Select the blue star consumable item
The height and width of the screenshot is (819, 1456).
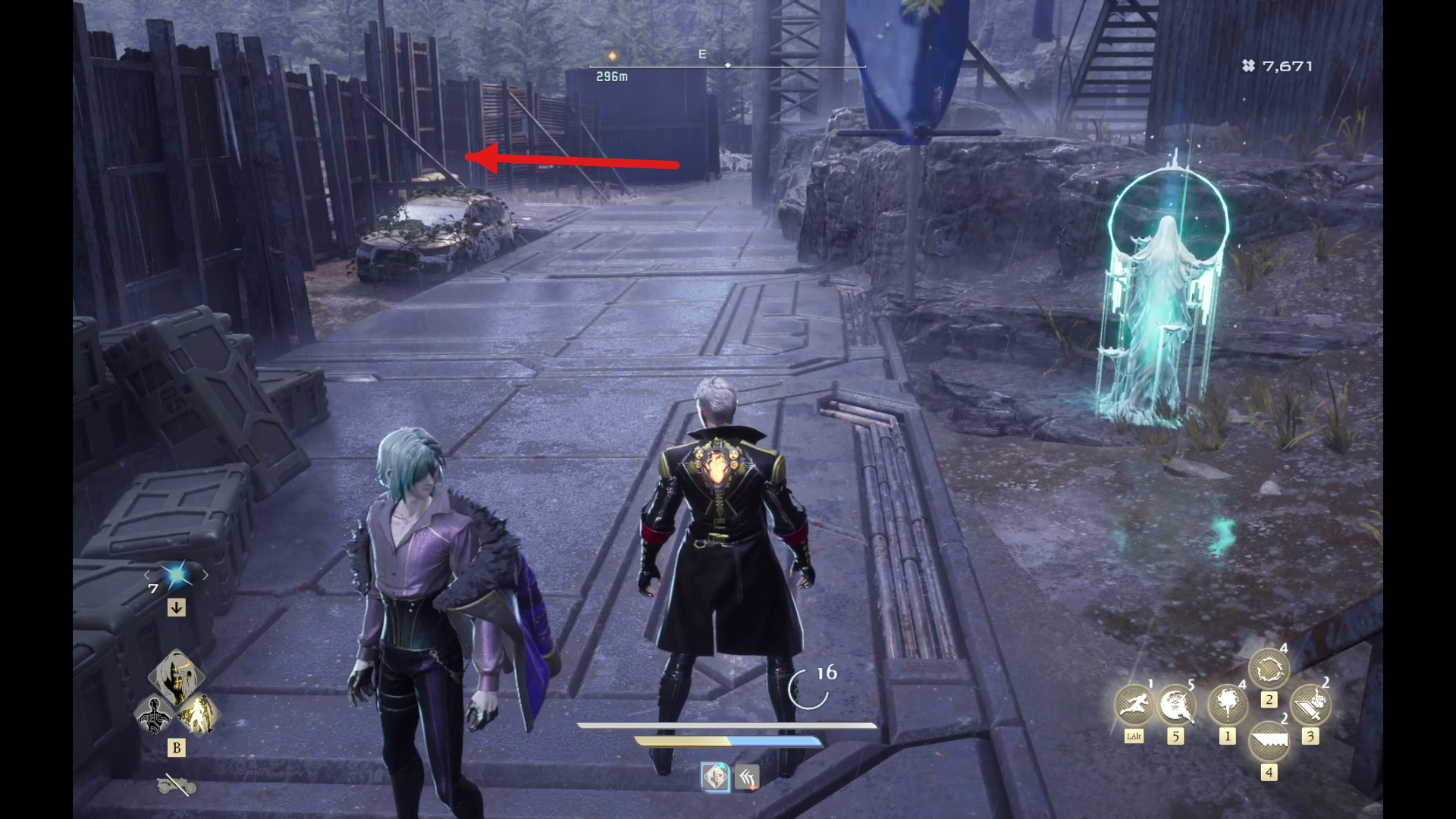[x=177, y=576]
